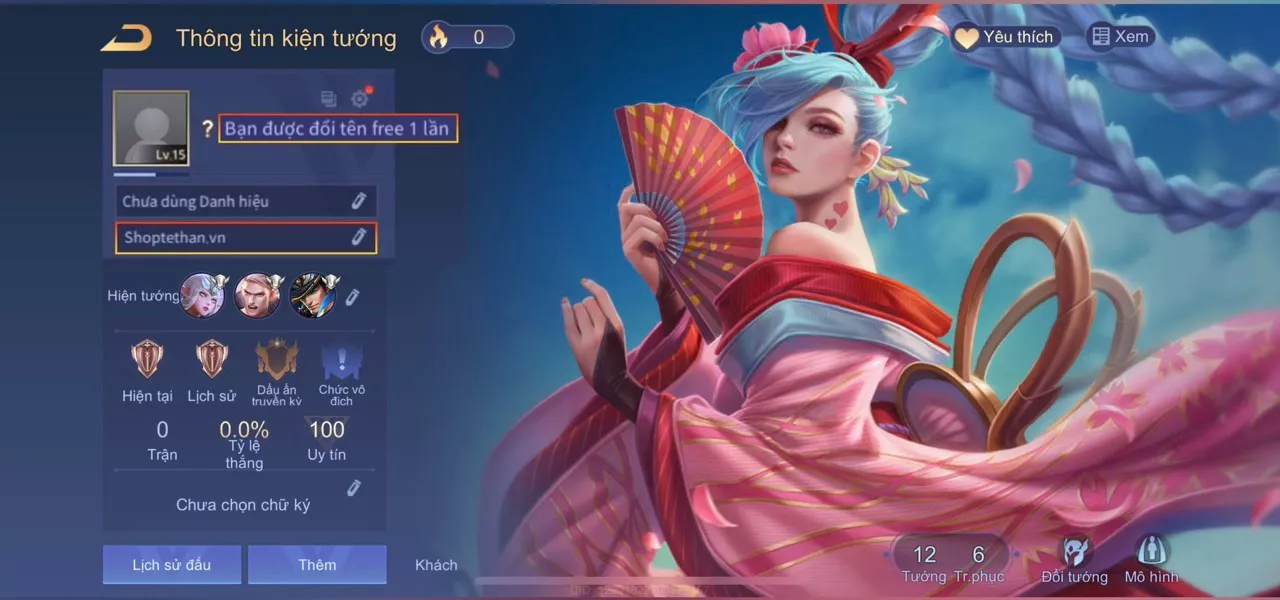This screenshot has width=1280, height=600.
Task: Edit the signature with pencil icon
Action: coord(353,488)
